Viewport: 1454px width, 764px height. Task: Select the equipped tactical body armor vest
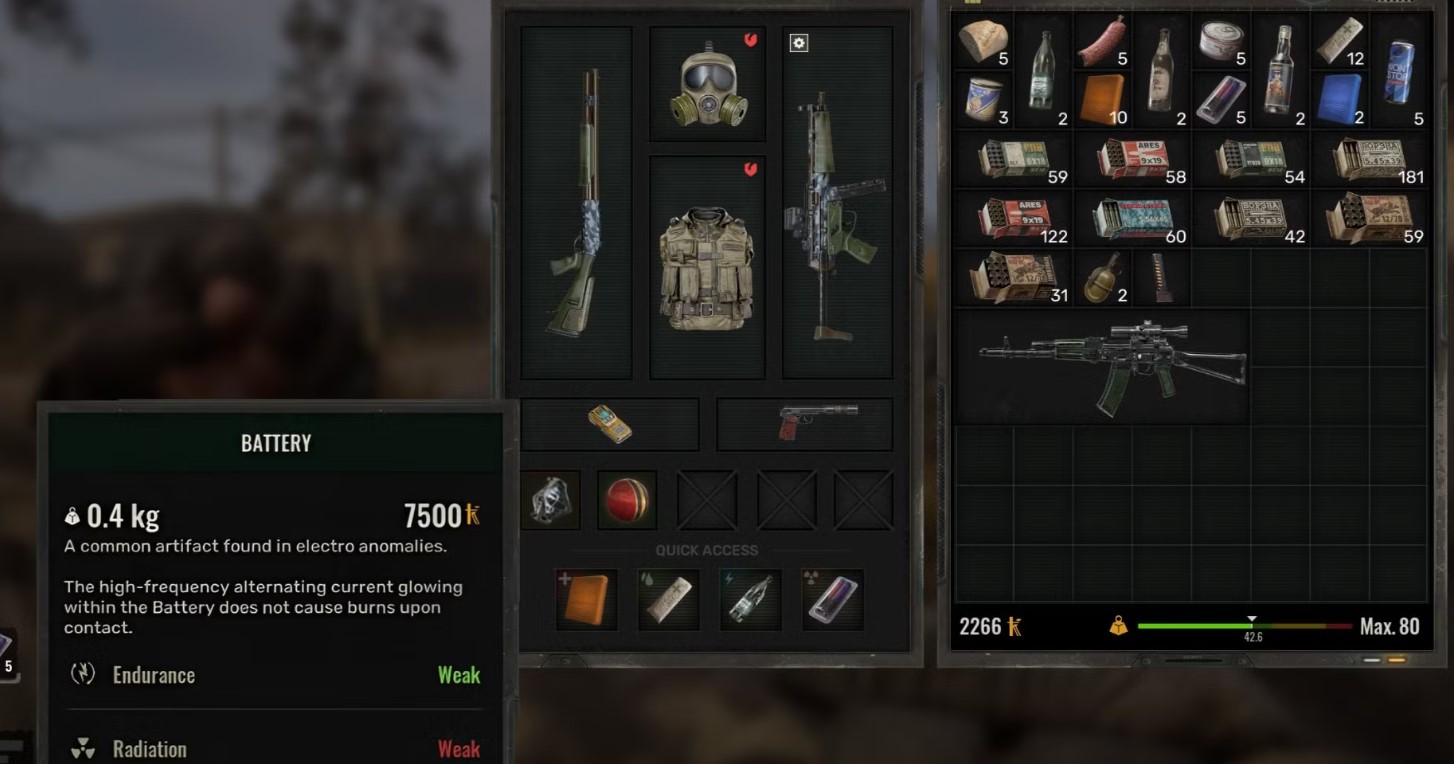[x=707, y=268]
